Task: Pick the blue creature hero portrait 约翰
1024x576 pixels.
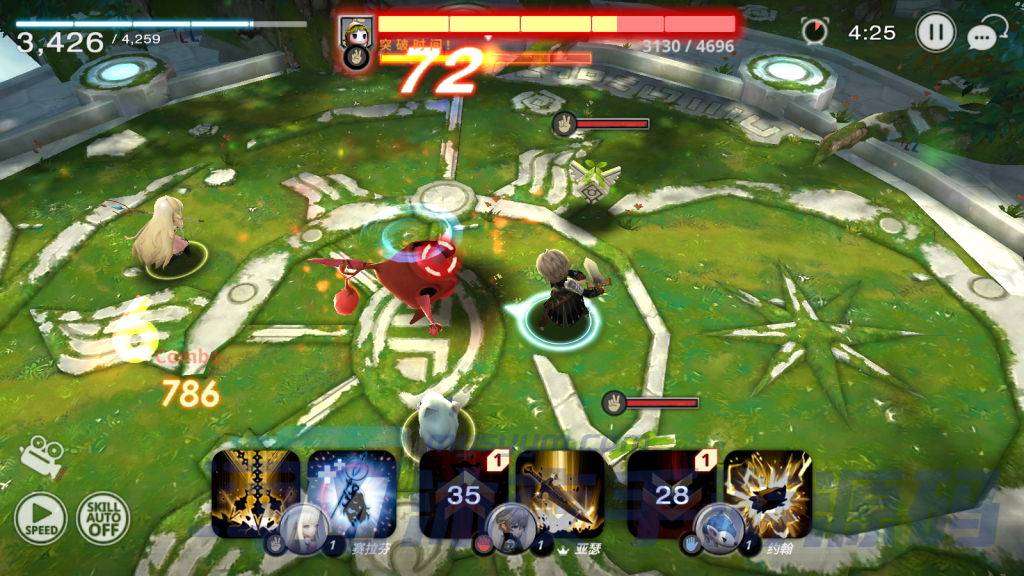Action: click(718, 526)
